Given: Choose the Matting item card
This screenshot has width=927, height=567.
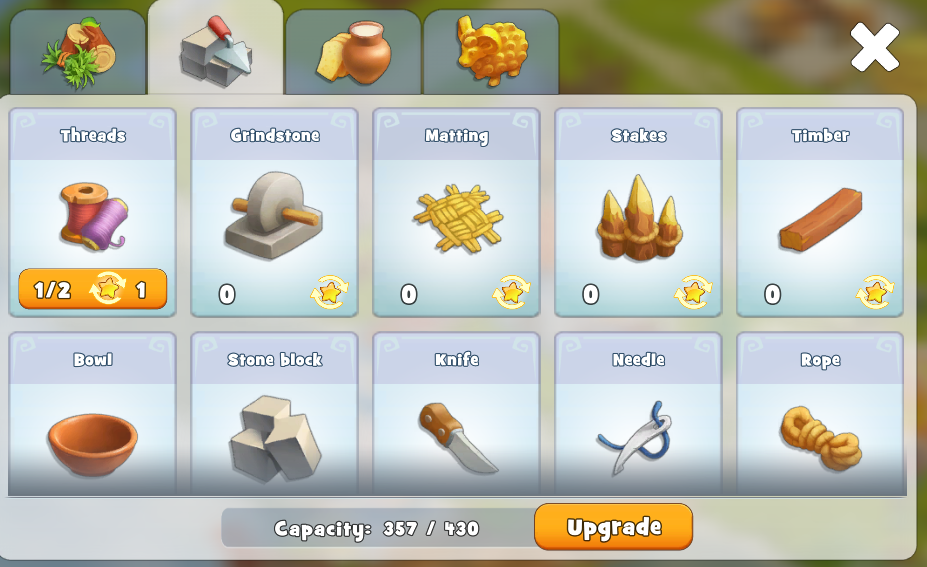Looking at the screenshot, I should (x=457, y=210).
